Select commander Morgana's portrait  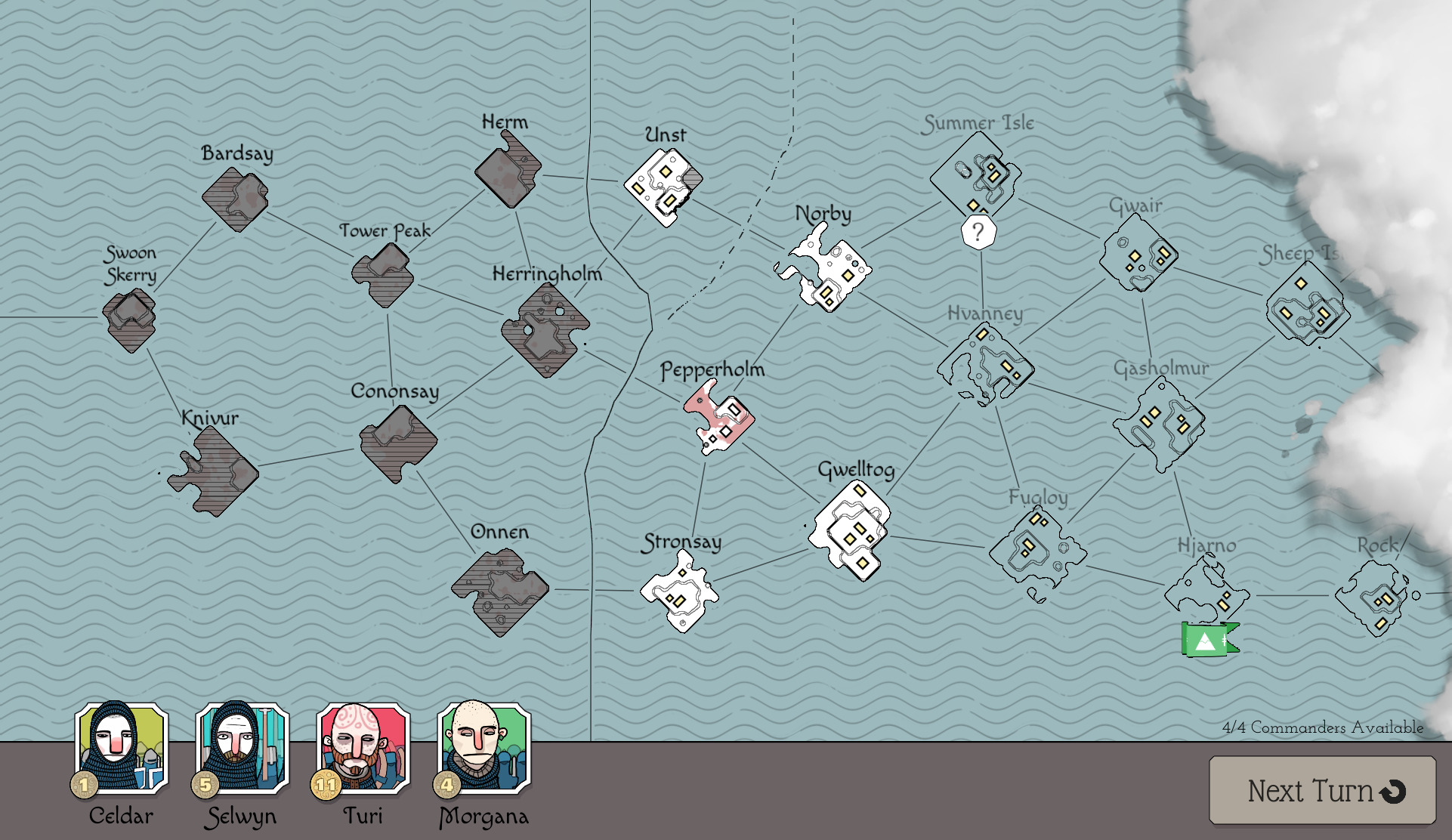(481, 752)
